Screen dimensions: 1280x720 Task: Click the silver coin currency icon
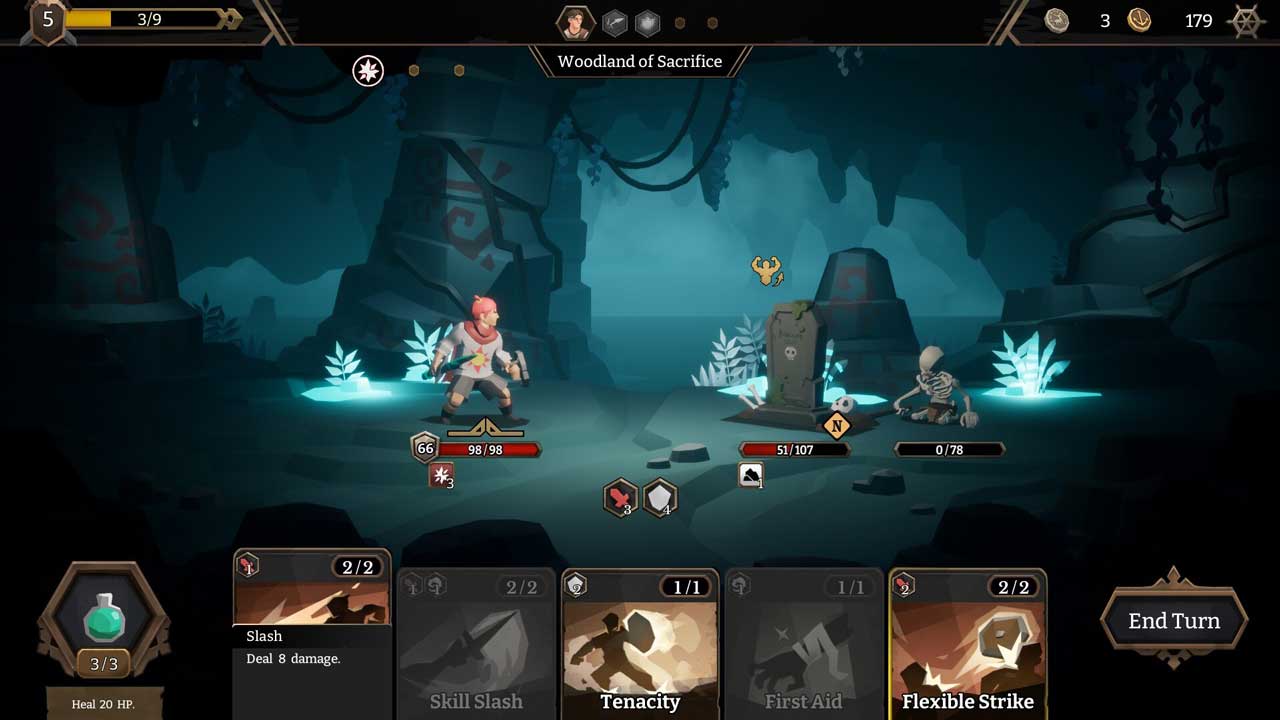(1057, 21)
